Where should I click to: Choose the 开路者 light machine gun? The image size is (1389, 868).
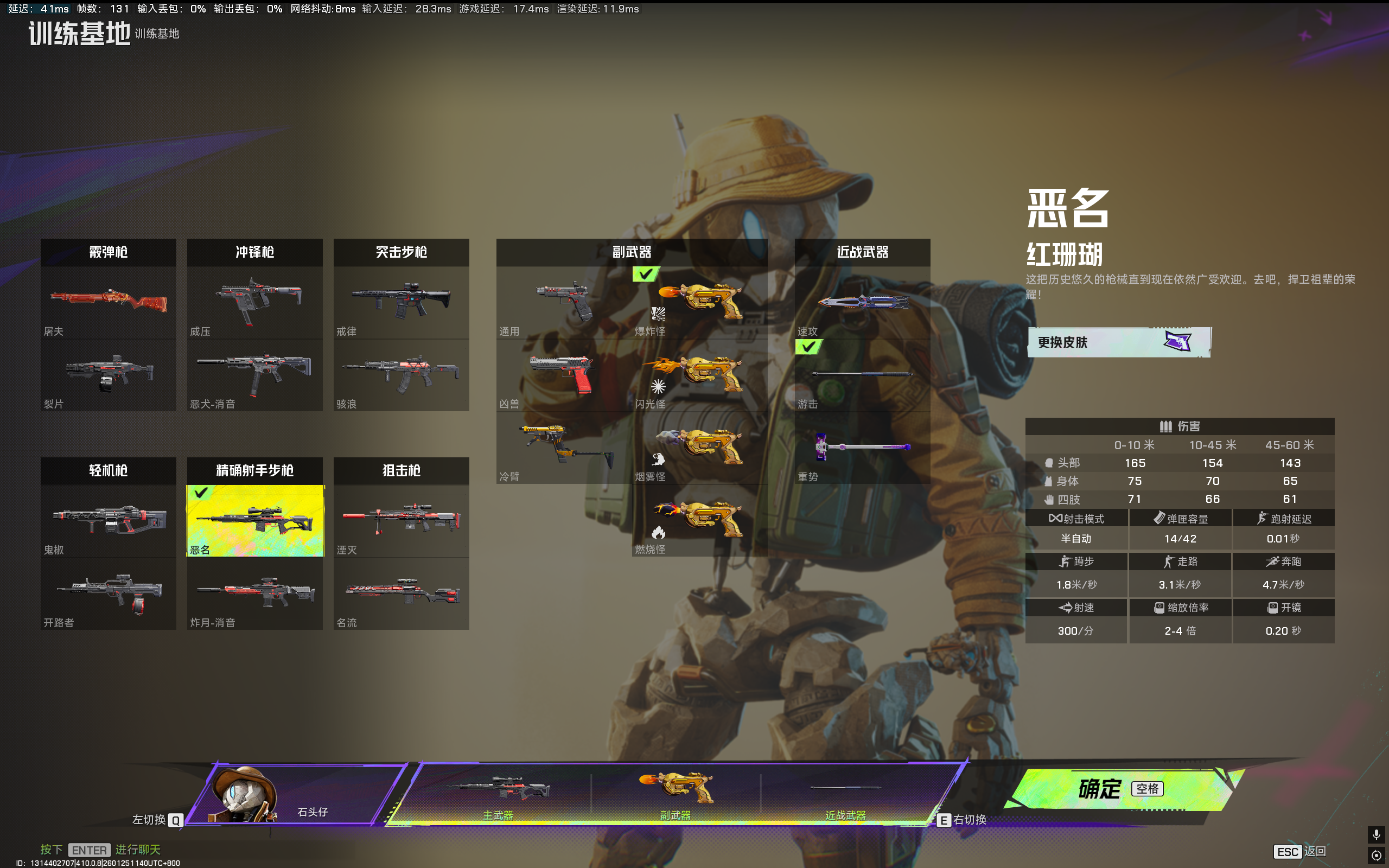click(109, 593)
